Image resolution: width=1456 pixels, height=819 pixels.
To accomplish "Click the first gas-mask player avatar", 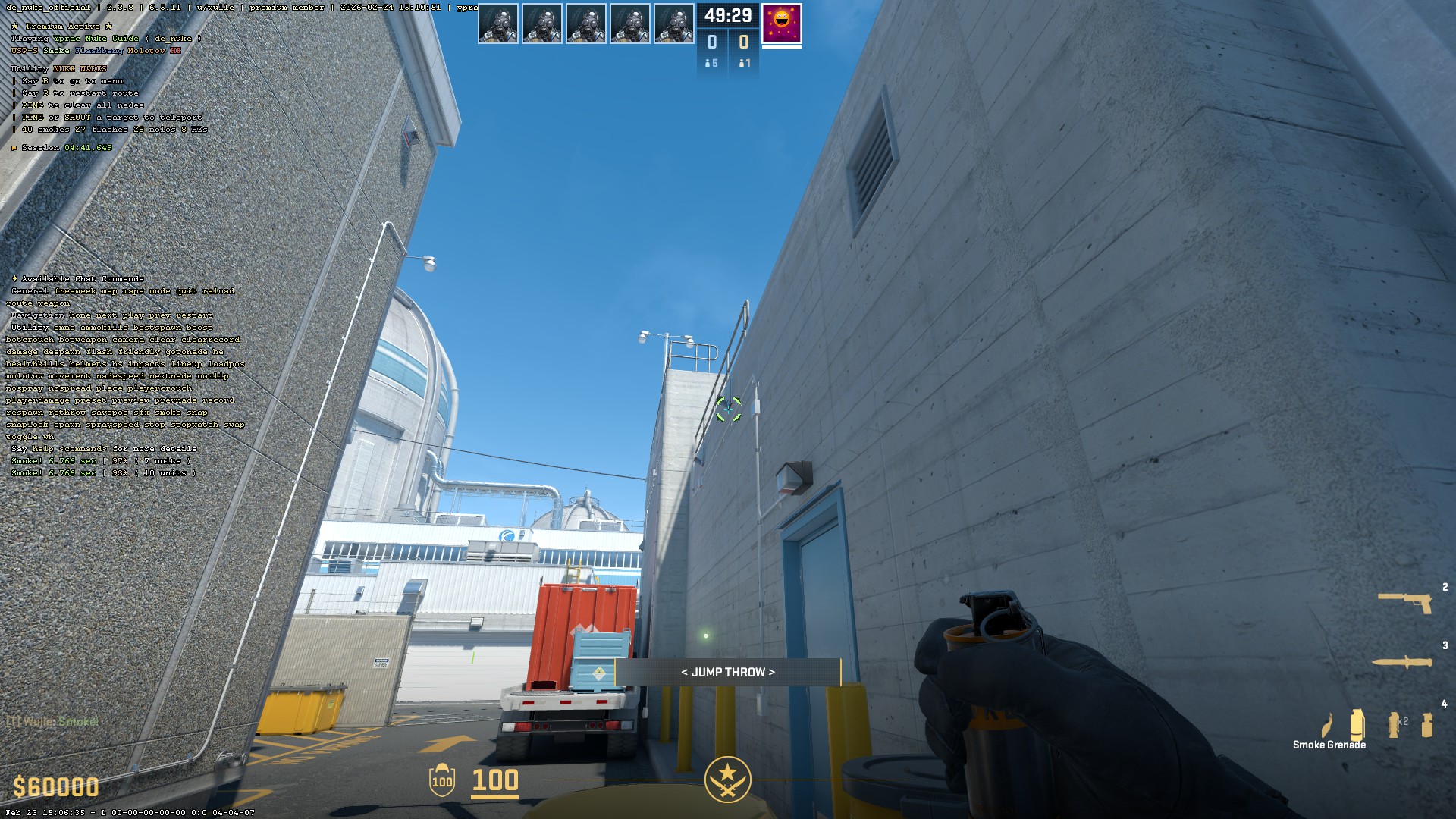I will [x=498, y=23].
